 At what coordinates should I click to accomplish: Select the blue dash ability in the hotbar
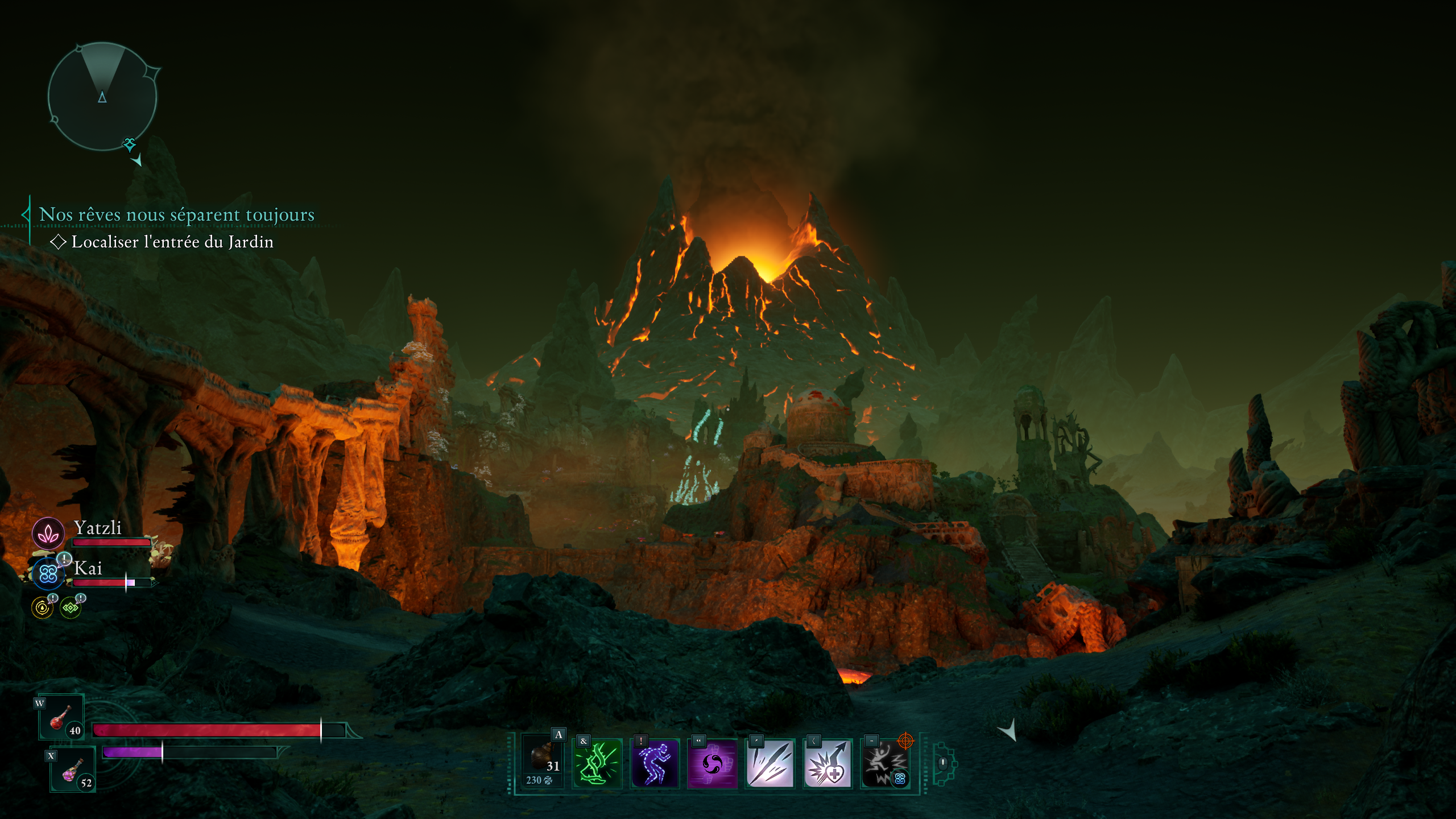tap(655, 762)
